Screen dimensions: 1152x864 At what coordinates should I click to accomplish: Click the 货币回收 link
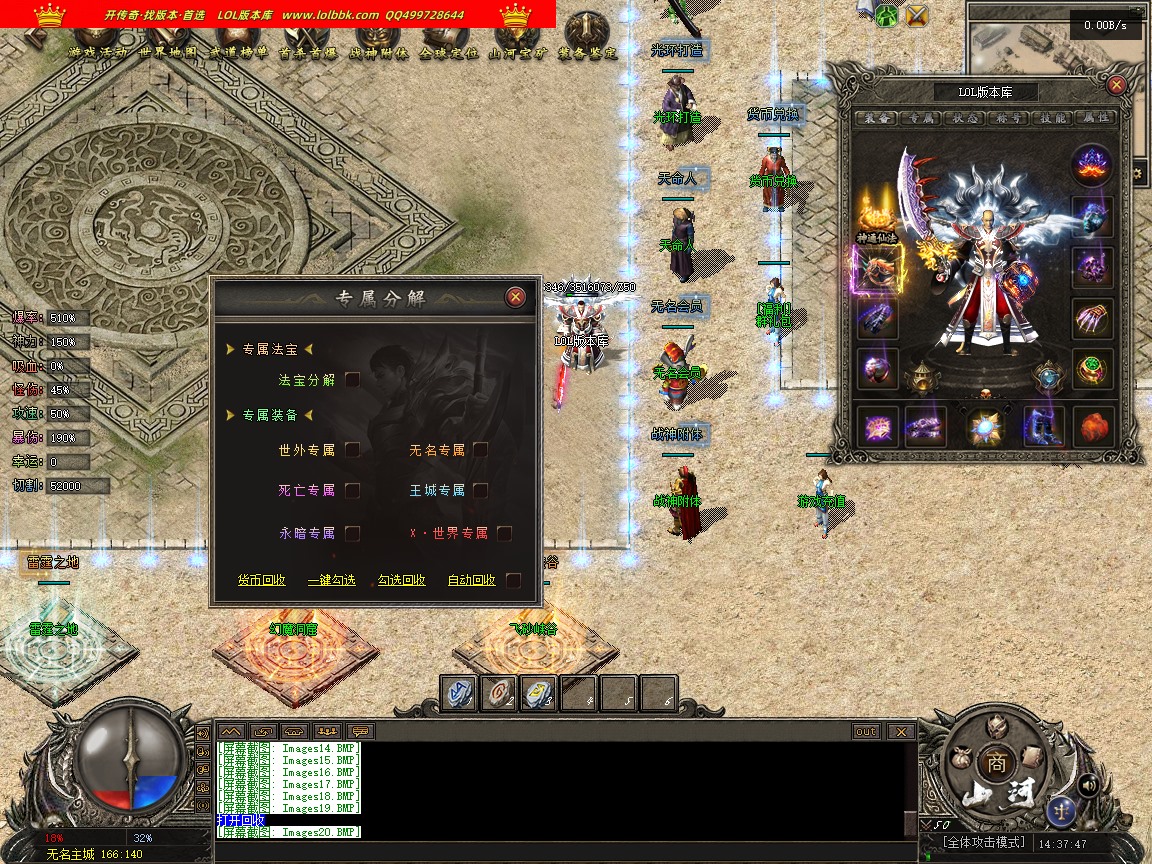coord(261,580)
